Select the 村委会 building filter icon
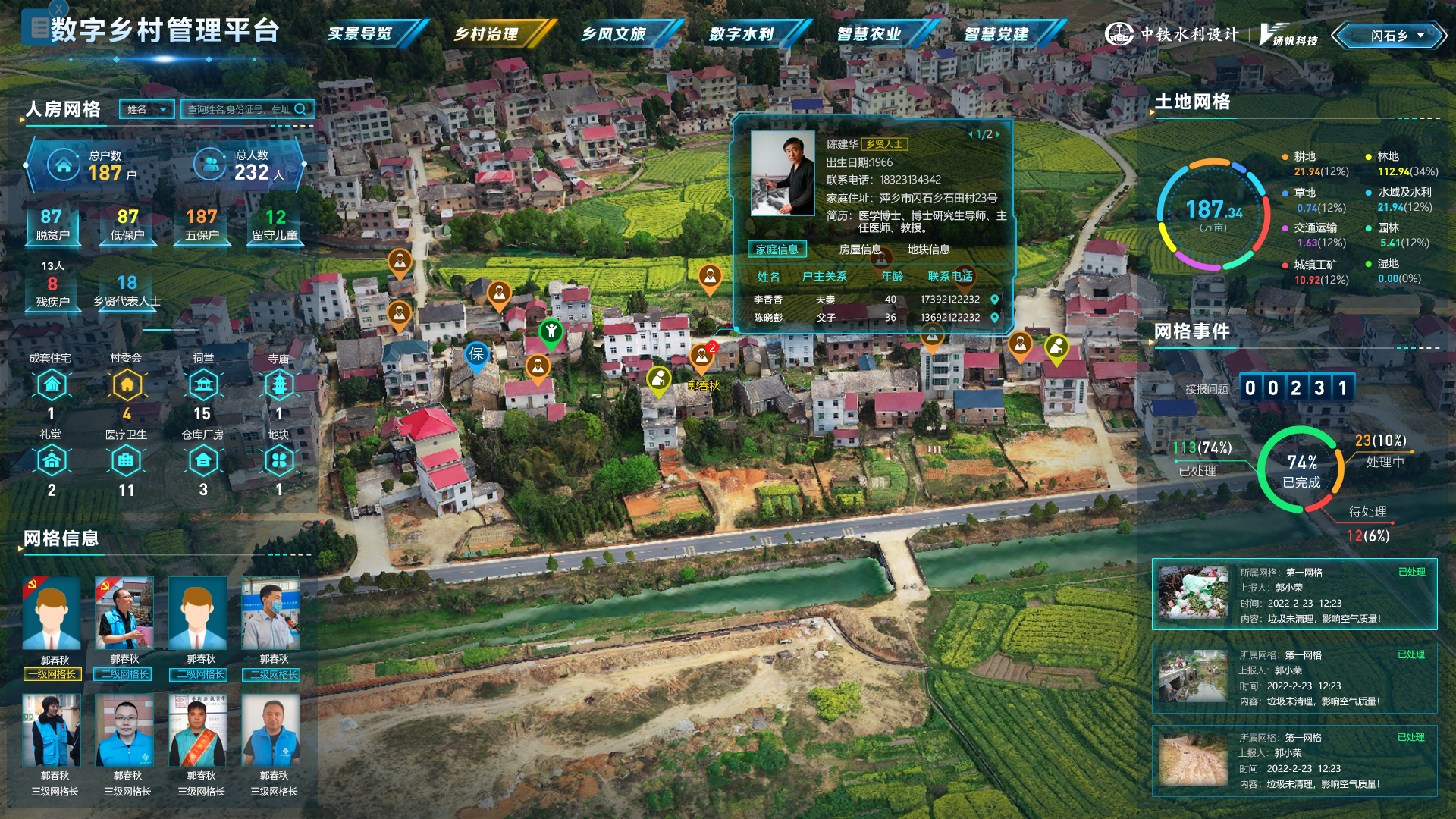The height and width of the screenshot is (819, 1456). [x=127, y=385]
